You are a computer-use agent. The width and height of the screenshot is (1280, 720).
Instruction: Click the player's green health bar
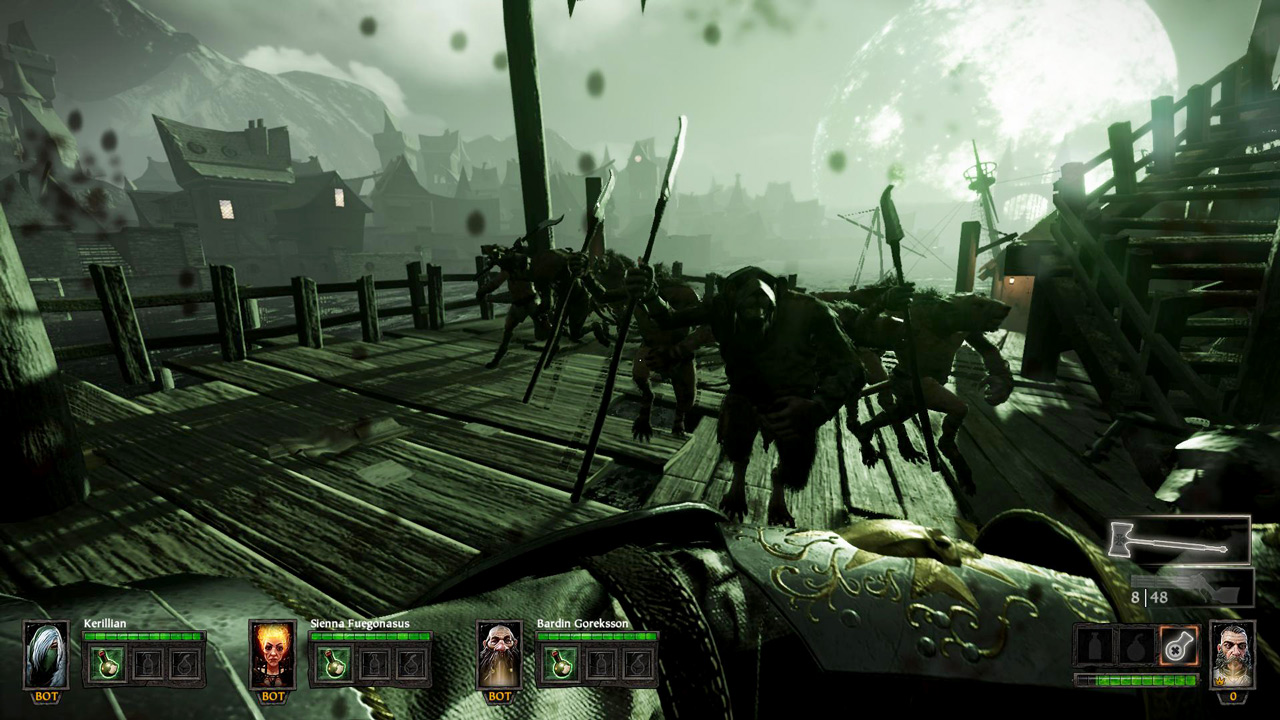click(x=1137, y=679)
